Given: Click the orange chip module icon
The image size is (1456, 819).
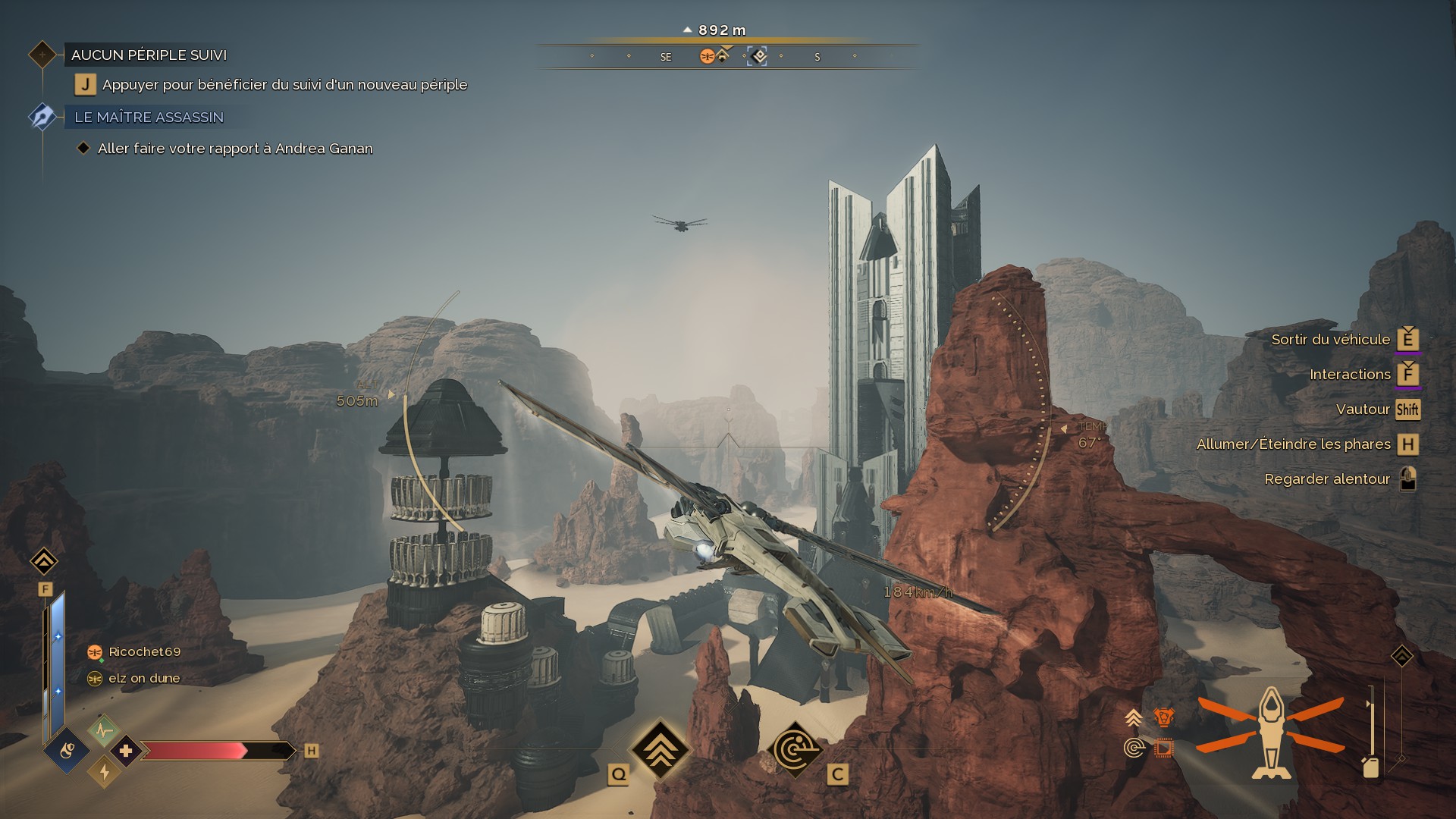Looking at the screenshot, I should (1163, 749).
